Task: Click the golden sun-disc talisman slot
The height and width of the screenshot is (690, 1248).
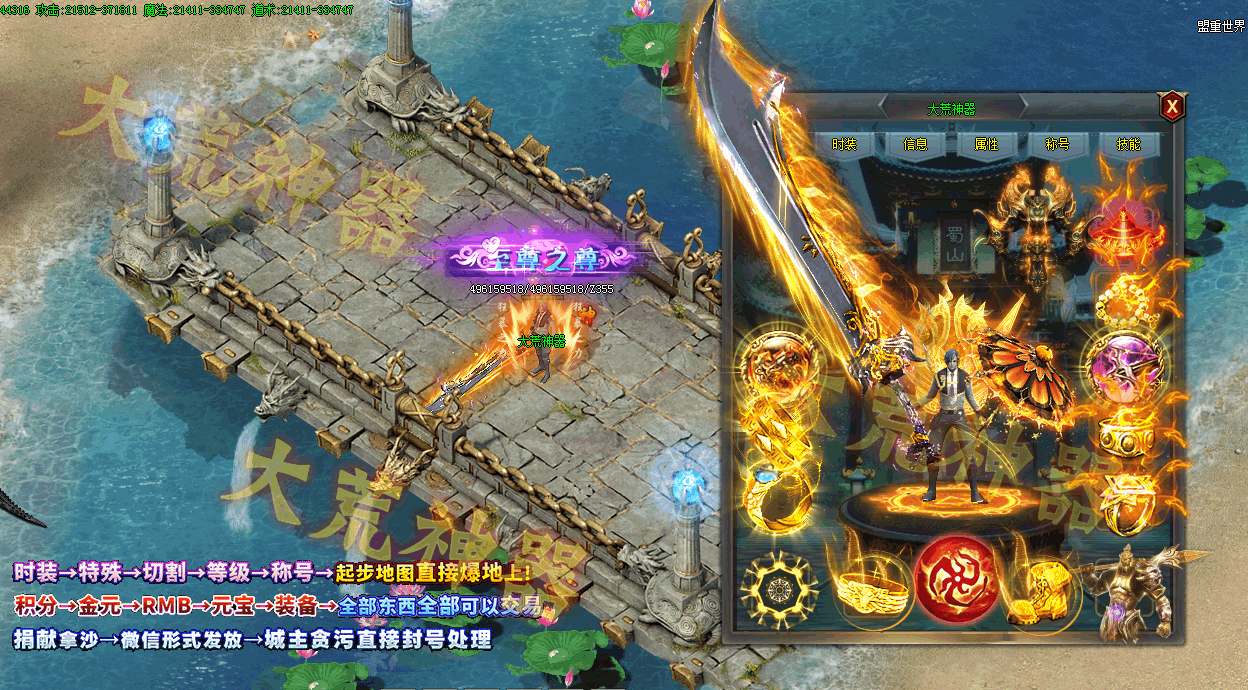Action: 780,590
